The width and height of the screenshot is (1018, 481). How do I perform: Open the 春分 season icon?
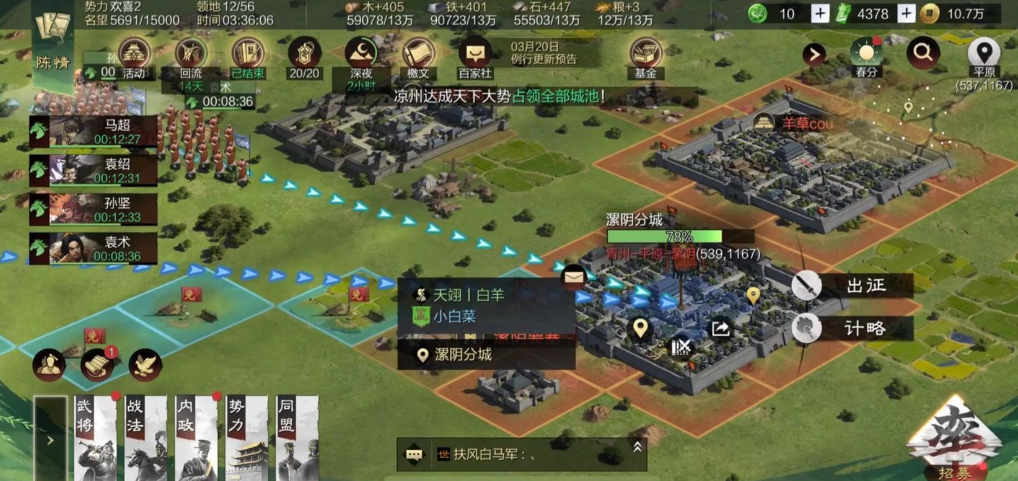tap(866, 54)
